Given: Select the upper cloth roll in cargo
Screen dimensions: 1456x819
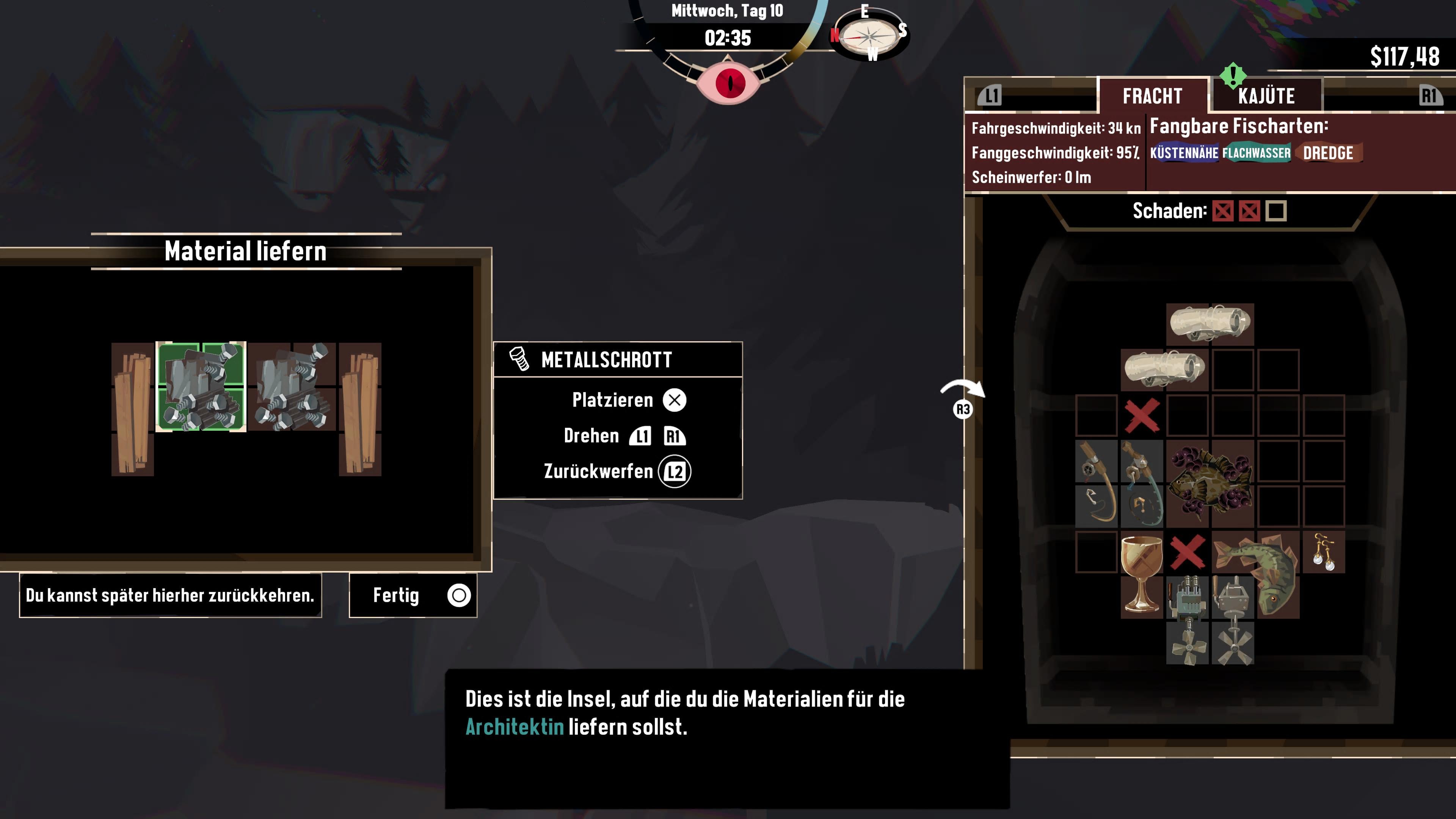Looking at the screenshot, I should 1210,324.
